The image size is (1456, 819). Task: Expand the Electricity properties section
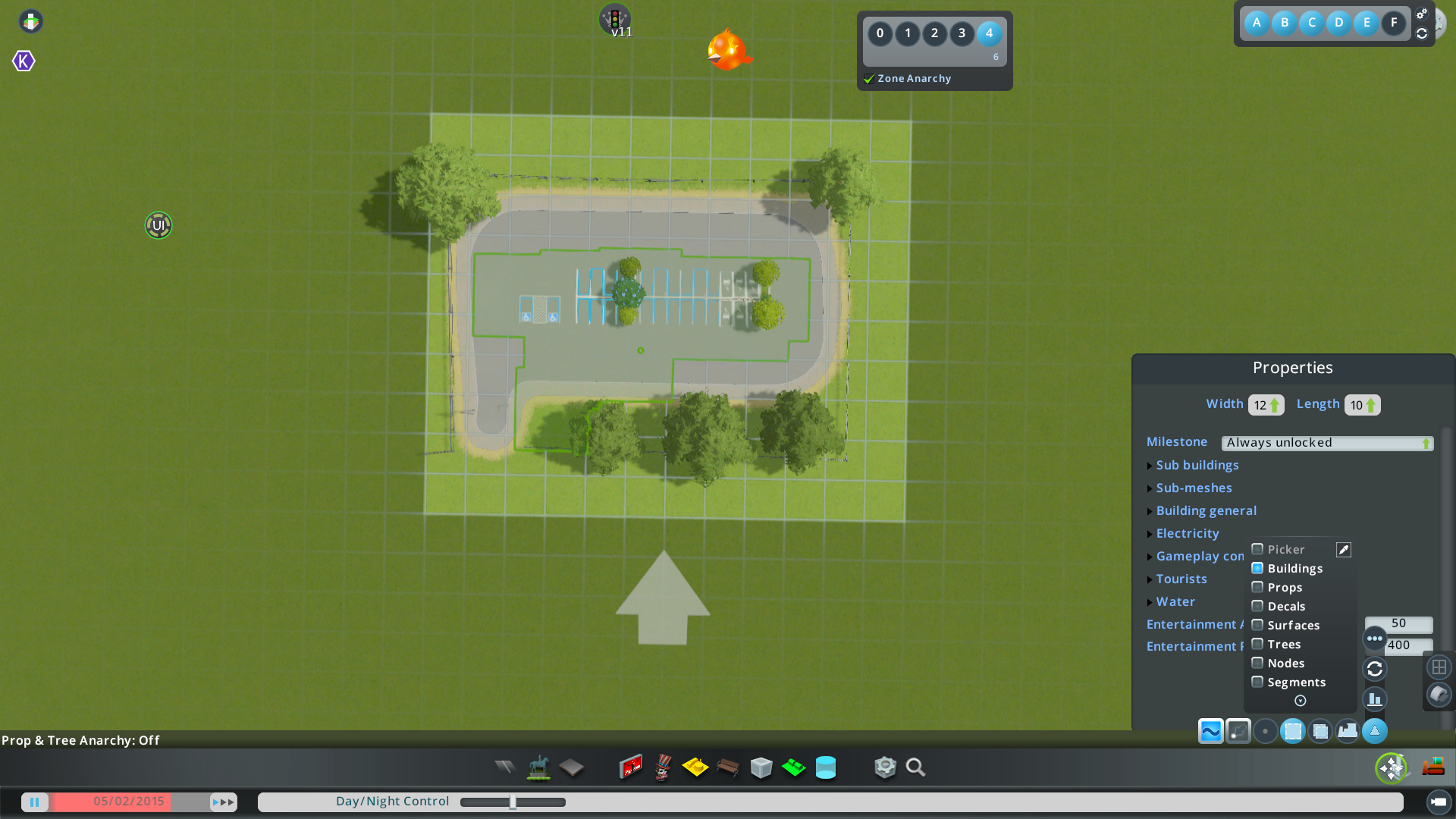click(x=1188, y=533)
